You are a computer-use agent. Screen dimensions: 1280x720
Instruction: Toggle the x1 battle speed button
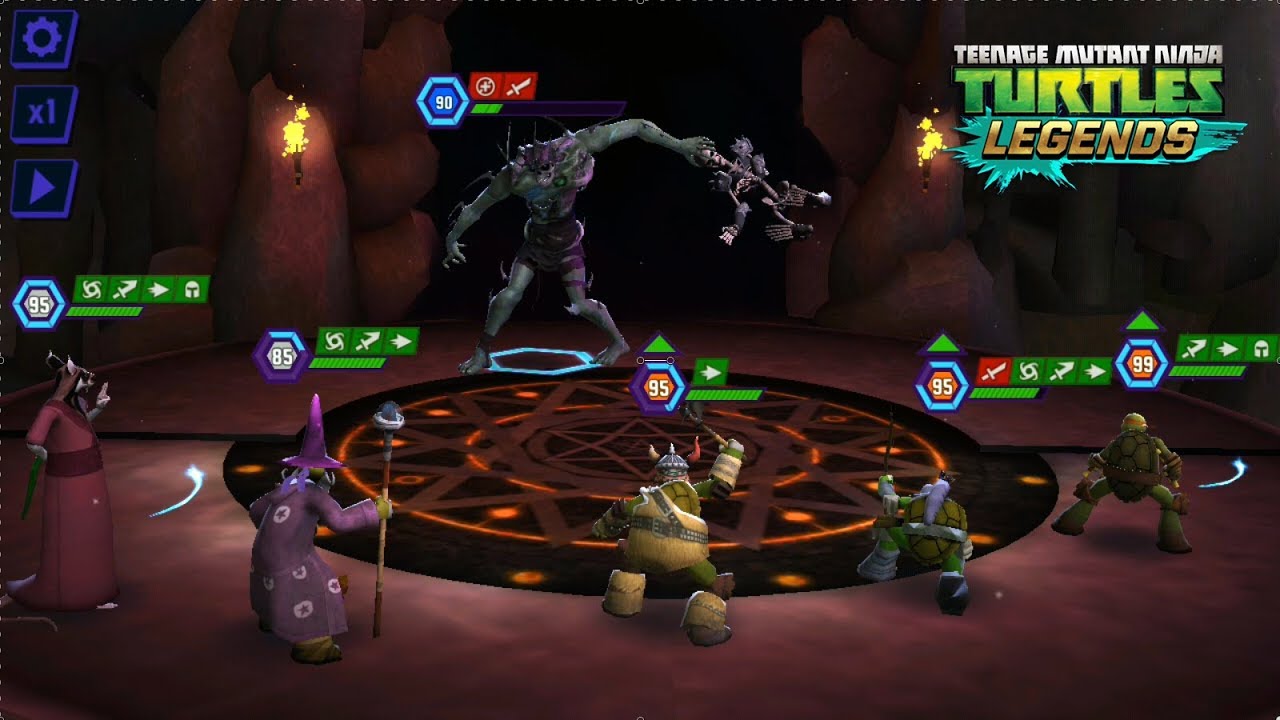[x=43, y=113]
